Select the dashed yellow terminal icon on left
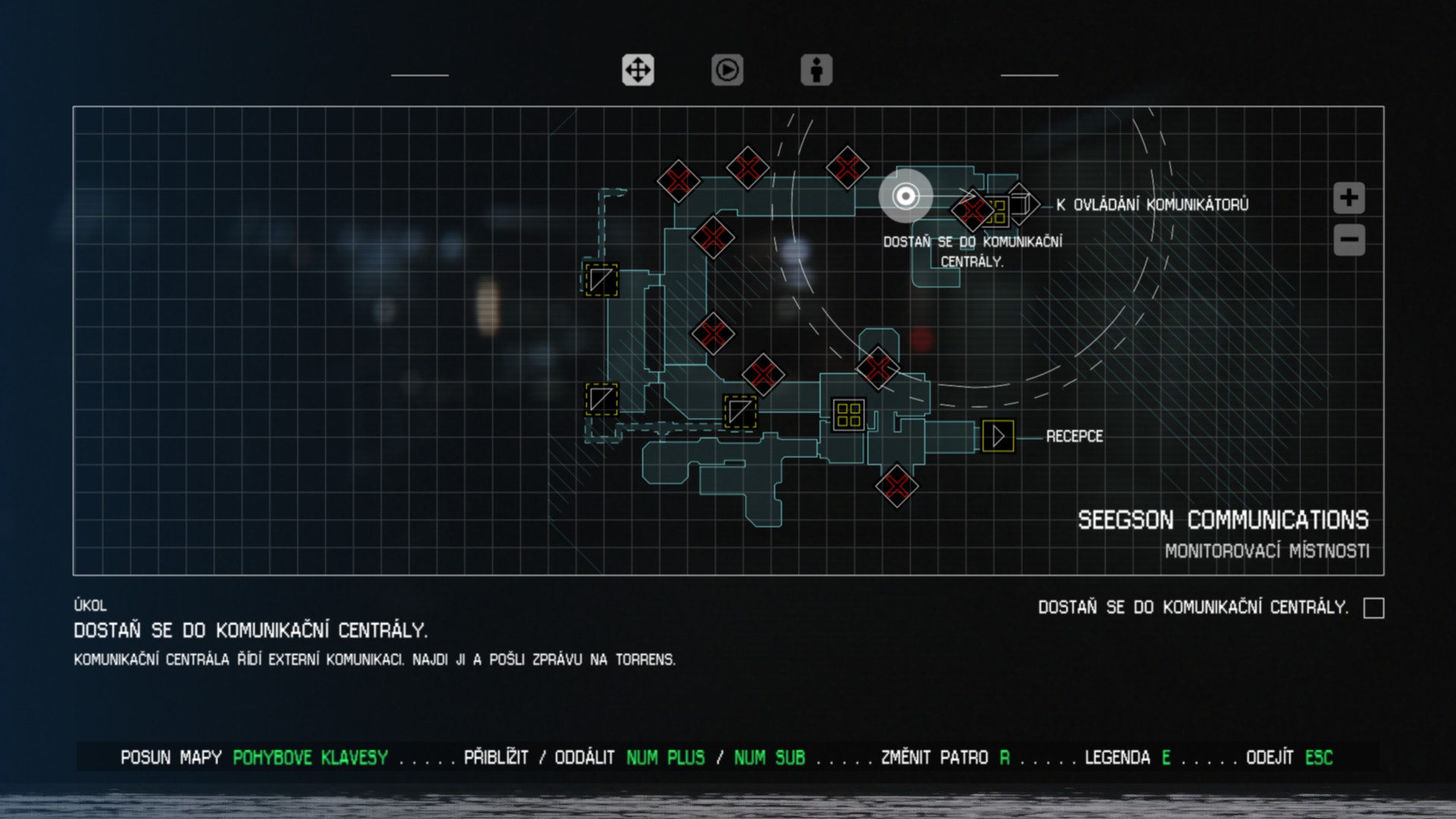The image size is (1456, 819). (x=600, y=280)
